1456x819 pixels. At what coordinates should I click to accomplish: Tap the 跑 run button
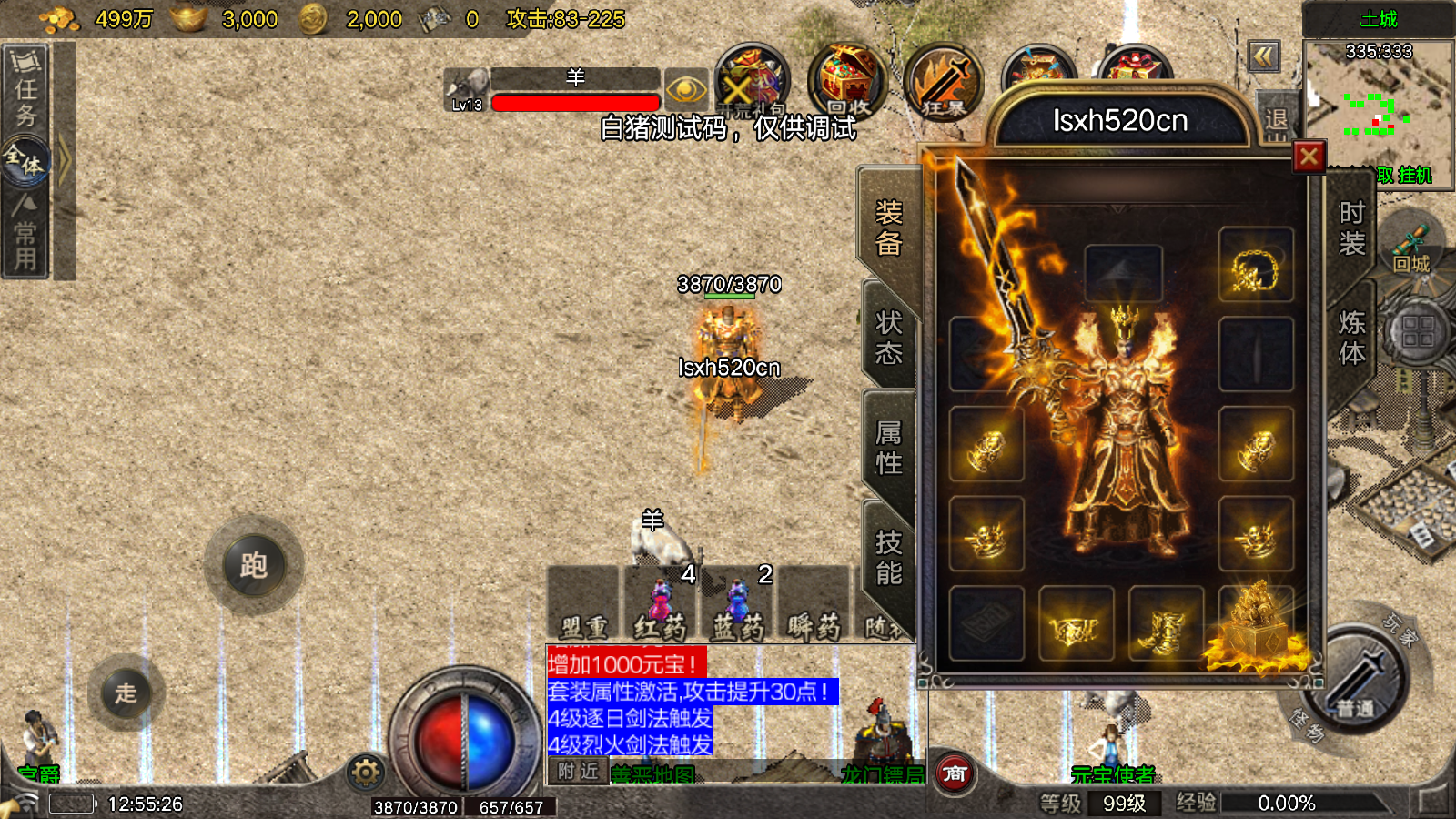(x=253, y=566)
